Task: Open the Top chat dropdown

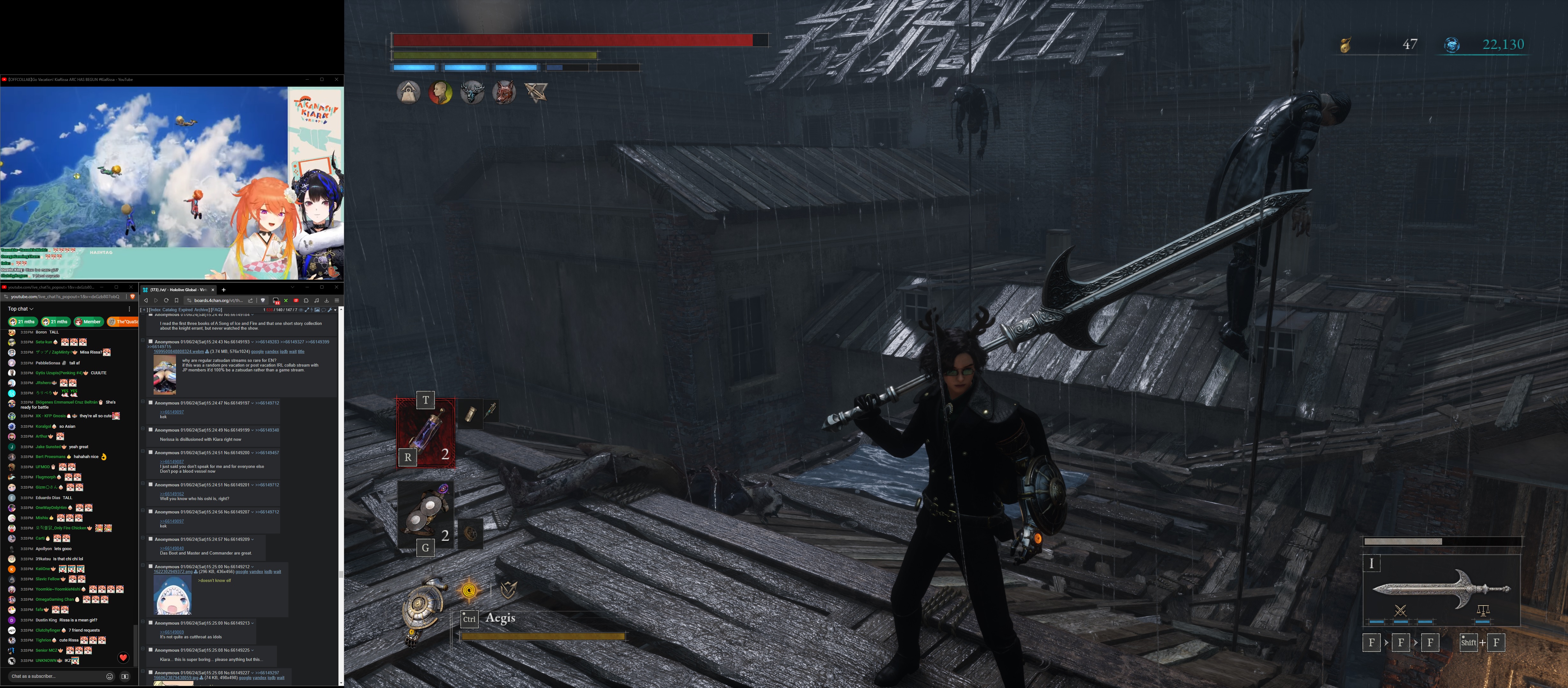Action: coord(21,309)
